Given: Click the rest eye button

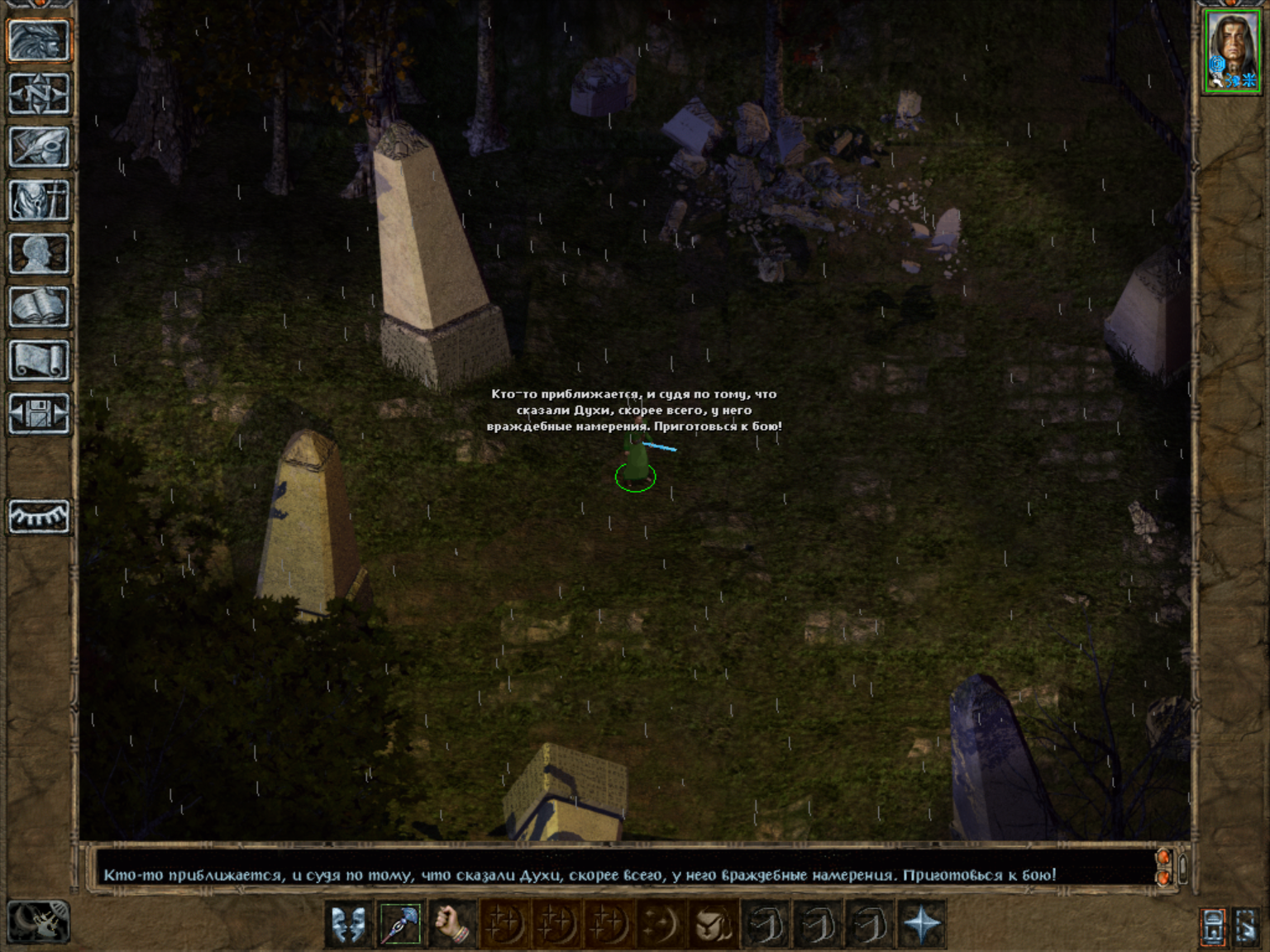Looking at the screenshot, I should 38,517.
